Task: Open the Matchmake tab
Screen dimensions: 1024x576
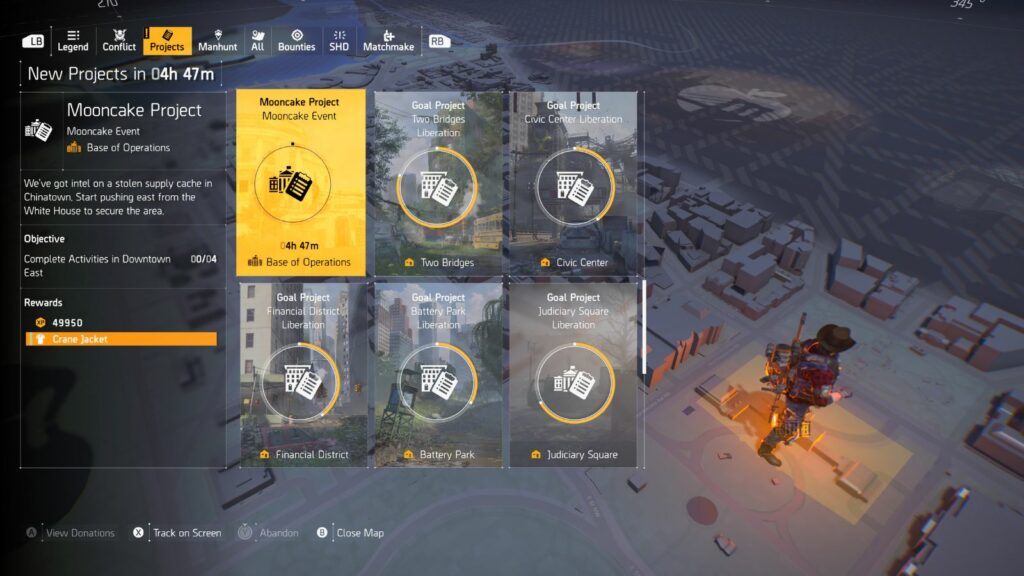Action: click(388, 41)
